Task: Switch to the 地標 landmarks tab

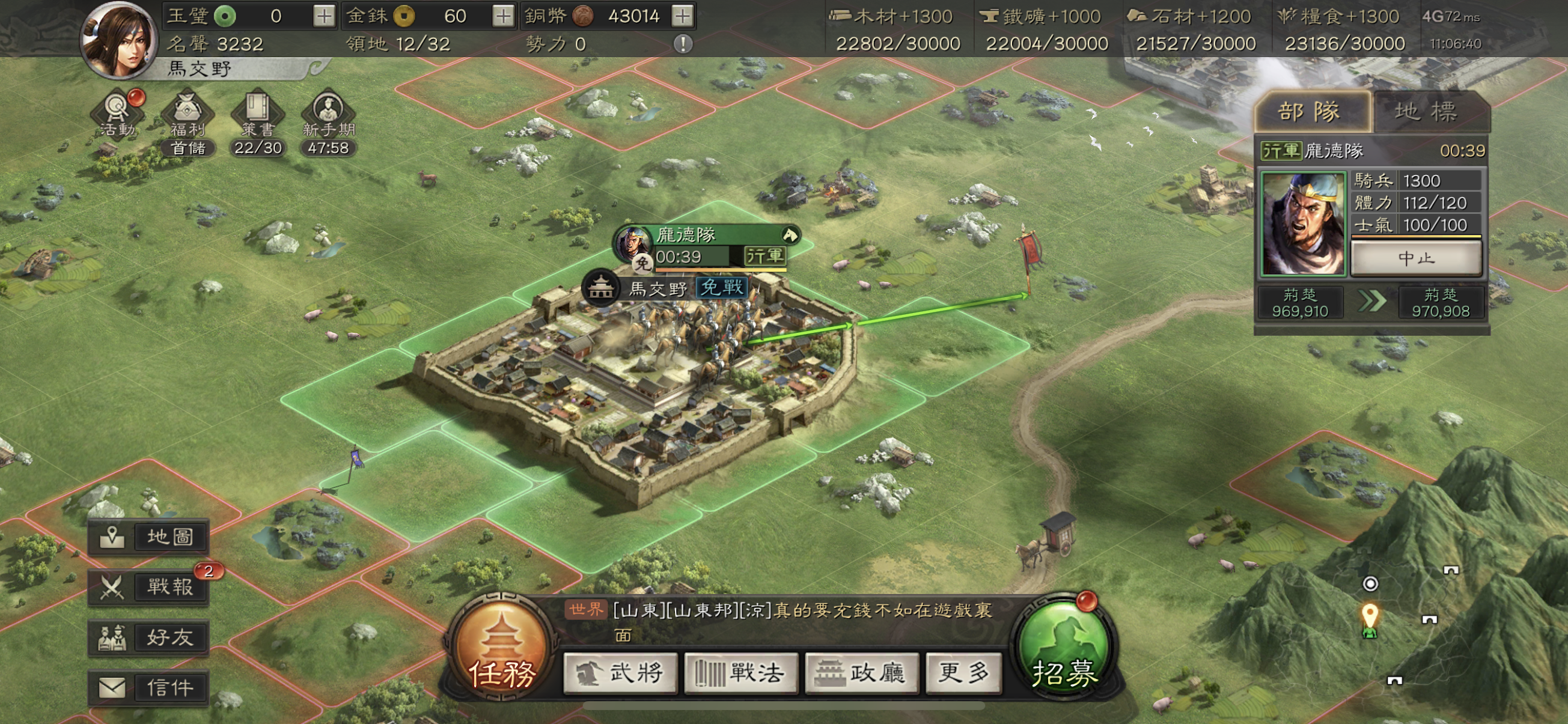Action: coord(1426,112)
